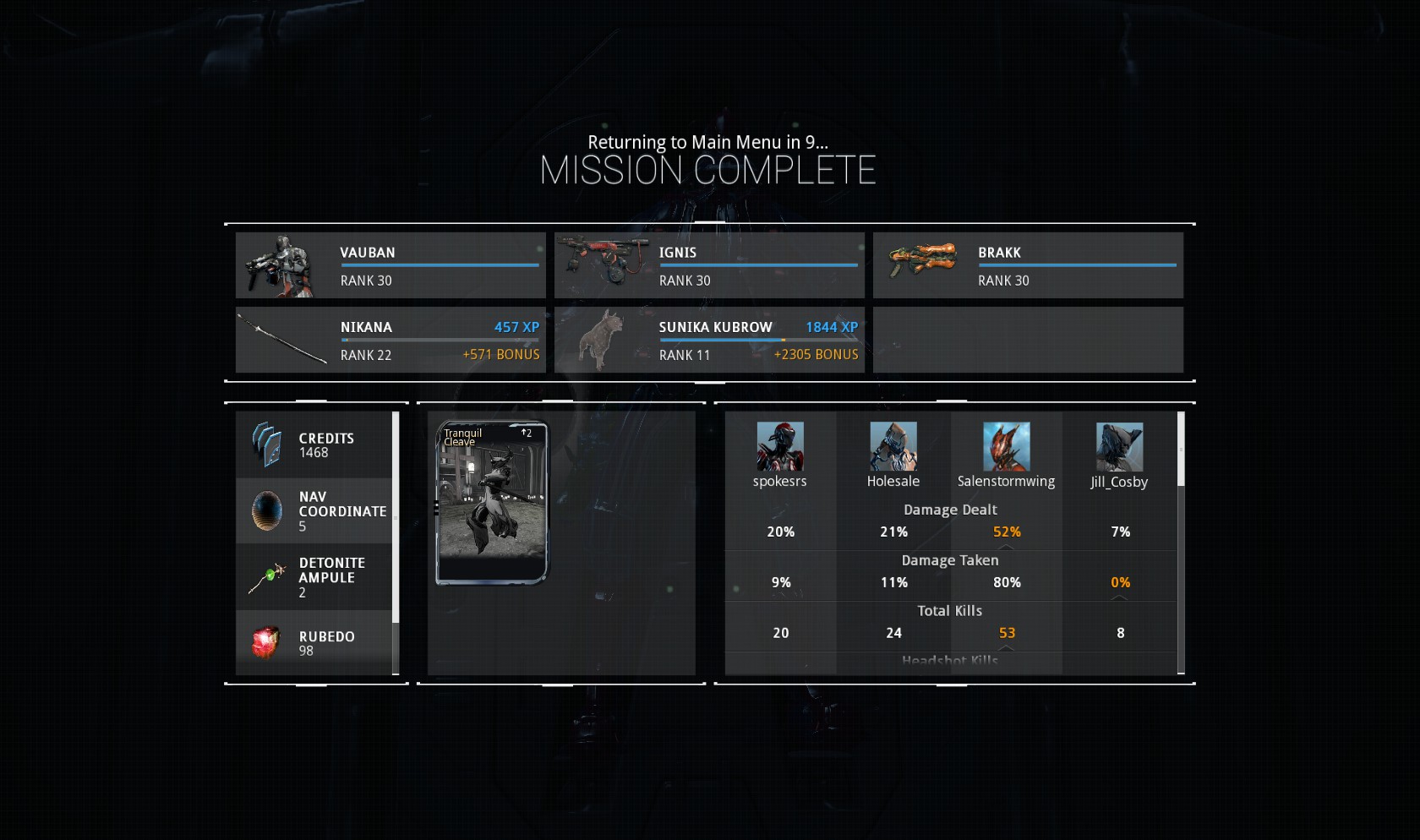Select the Nav Coordinate reward row
Image resolution: width=1420 pixels, height=840 pixels.
[314, 511]
